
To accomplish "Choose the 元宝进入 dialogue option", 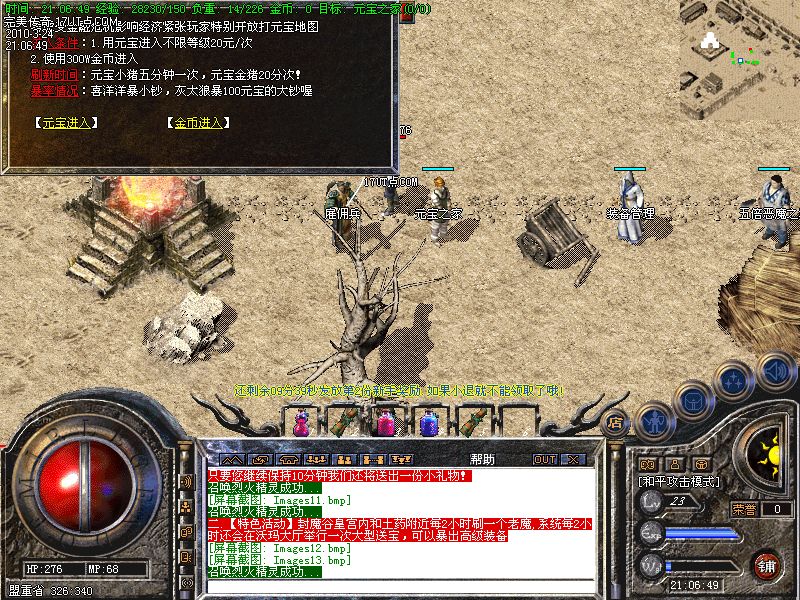I will point(61,123).
